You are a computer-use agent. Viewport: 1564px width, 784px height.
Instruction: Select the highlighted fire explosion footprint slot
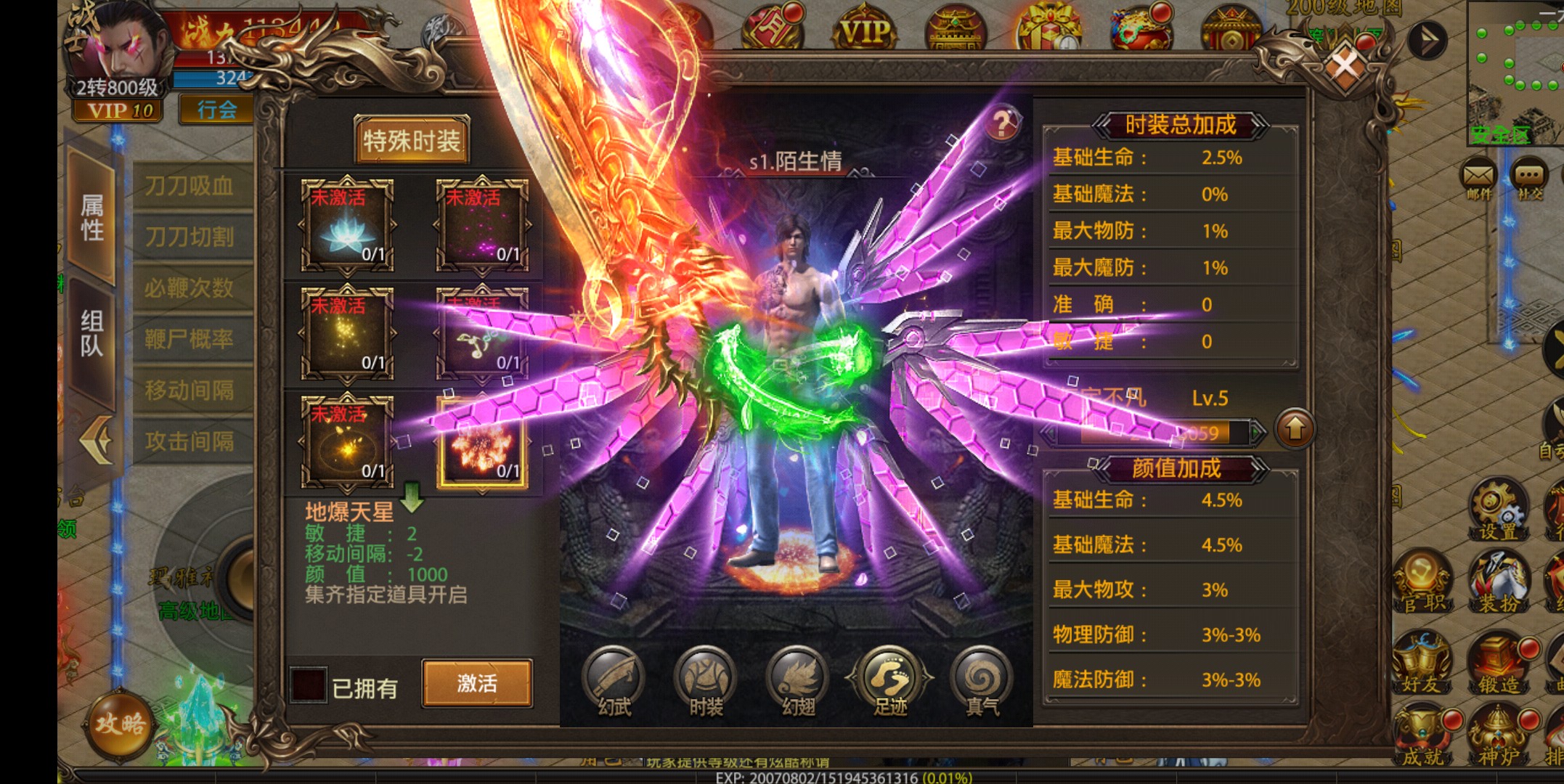click(482, 442)
